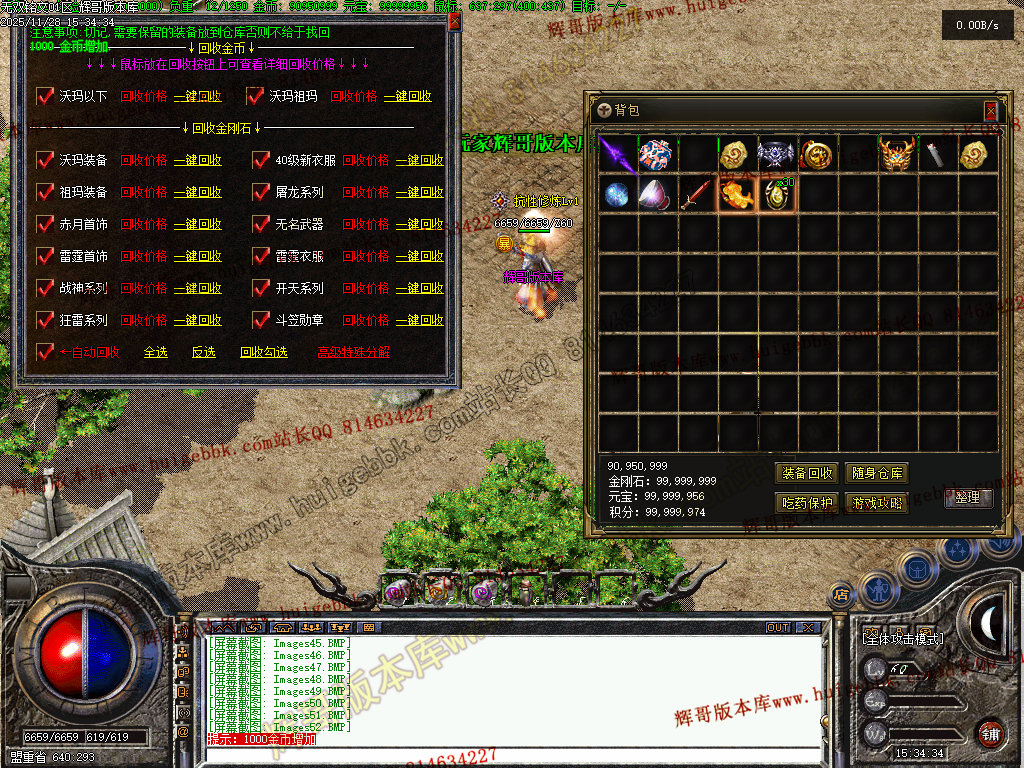Close the recycle panel with the X

[454, 20]
